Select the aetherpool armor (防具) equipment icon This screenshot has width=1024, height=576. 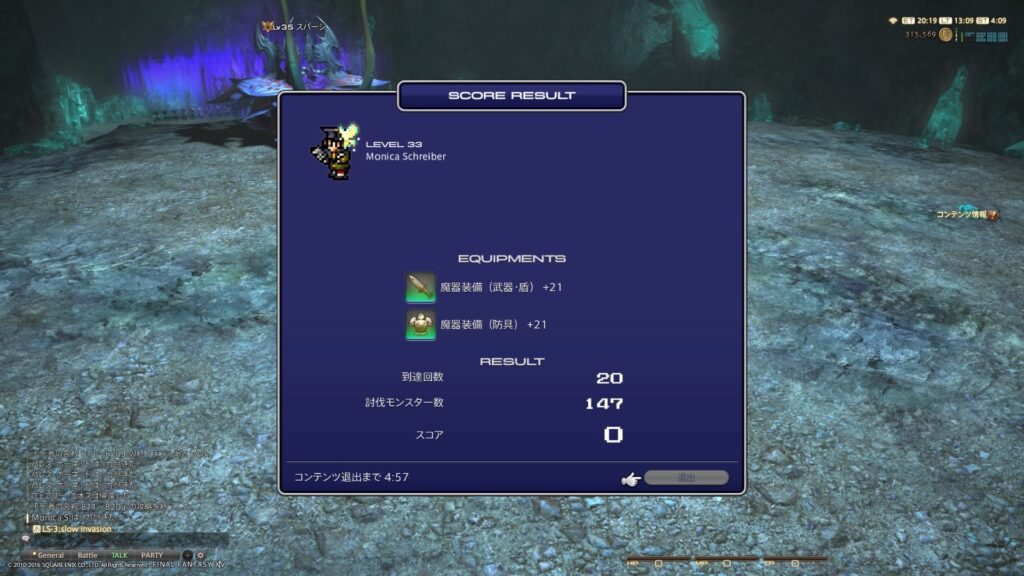420,325
